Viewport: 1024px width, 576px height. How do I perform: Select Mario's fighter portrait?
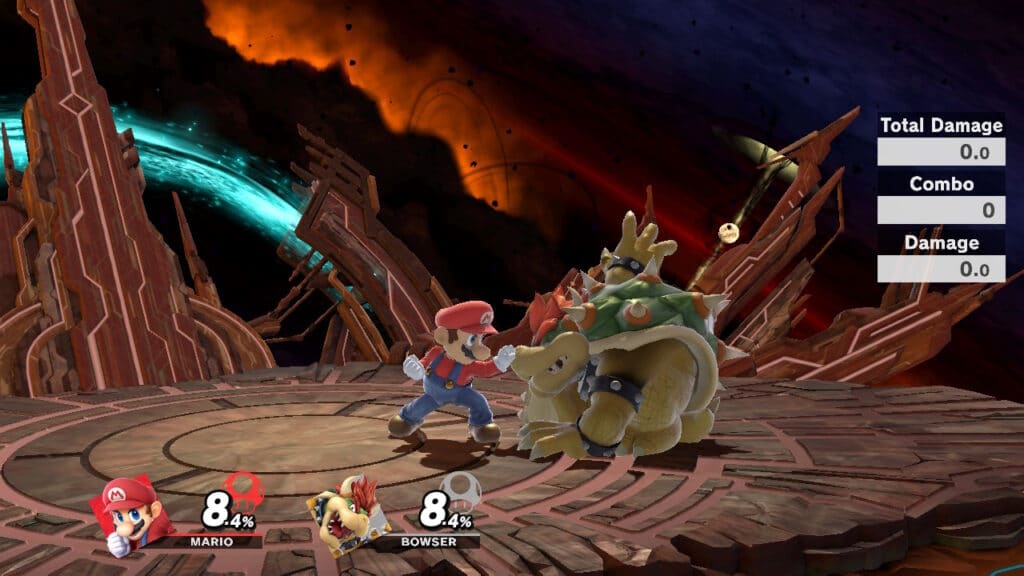(x=132, y=514)
